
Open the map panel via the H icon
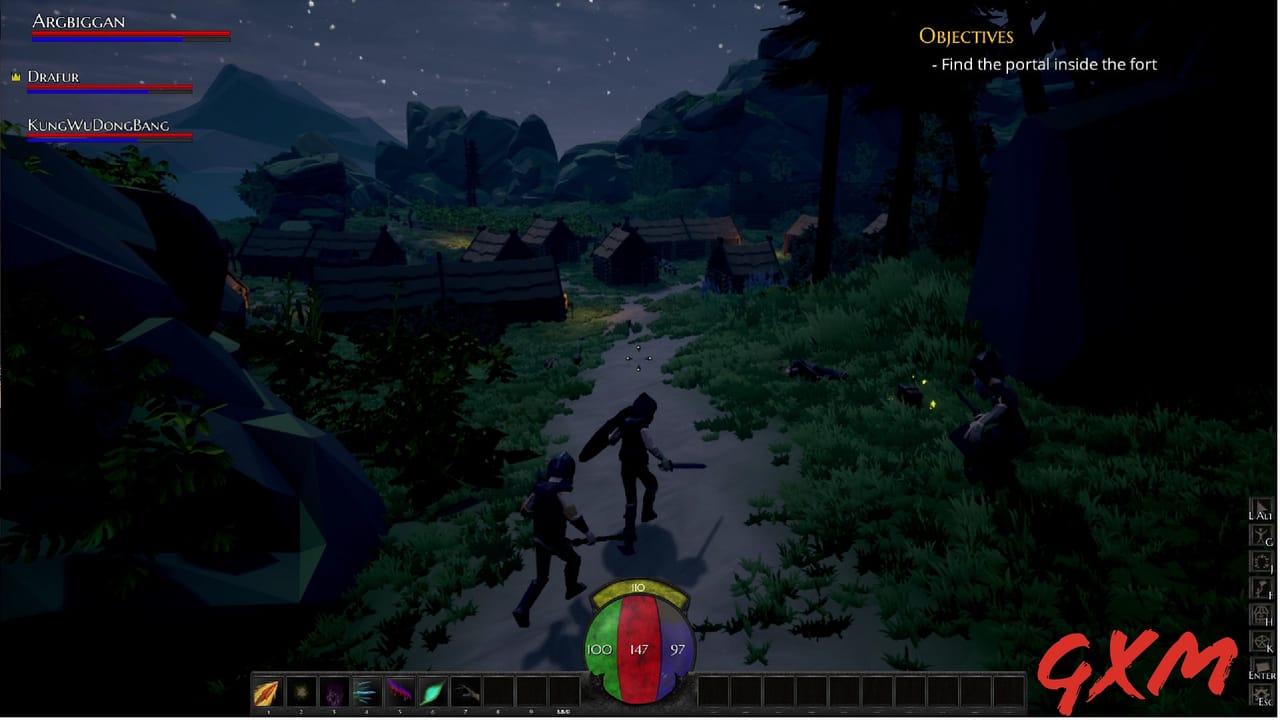[x=1262, y=613]
